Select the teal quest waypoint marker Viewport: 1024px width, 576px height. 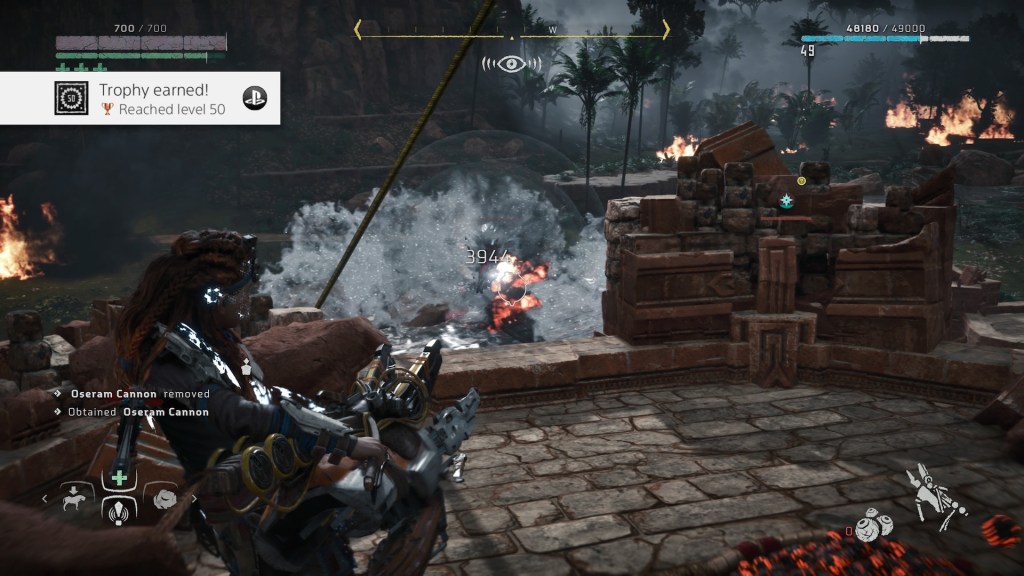[x=787, y=201]
